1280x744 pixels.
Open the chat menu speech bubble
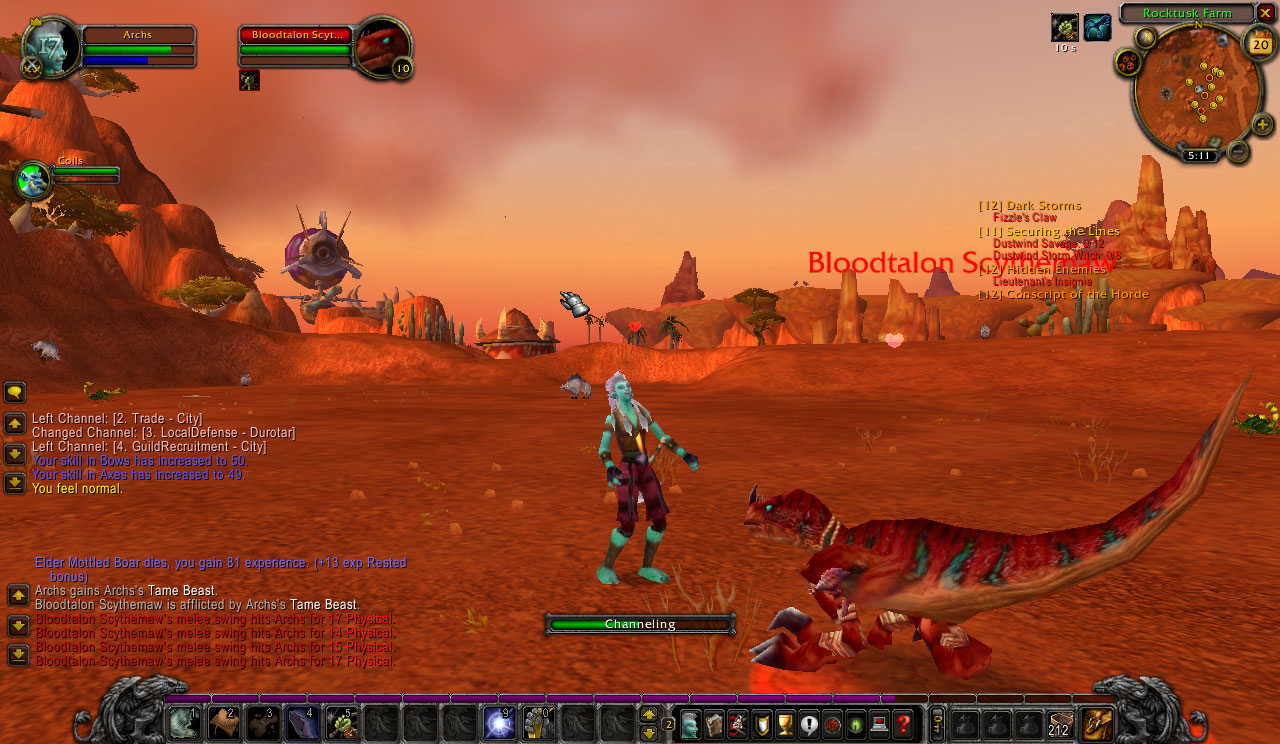14,392
